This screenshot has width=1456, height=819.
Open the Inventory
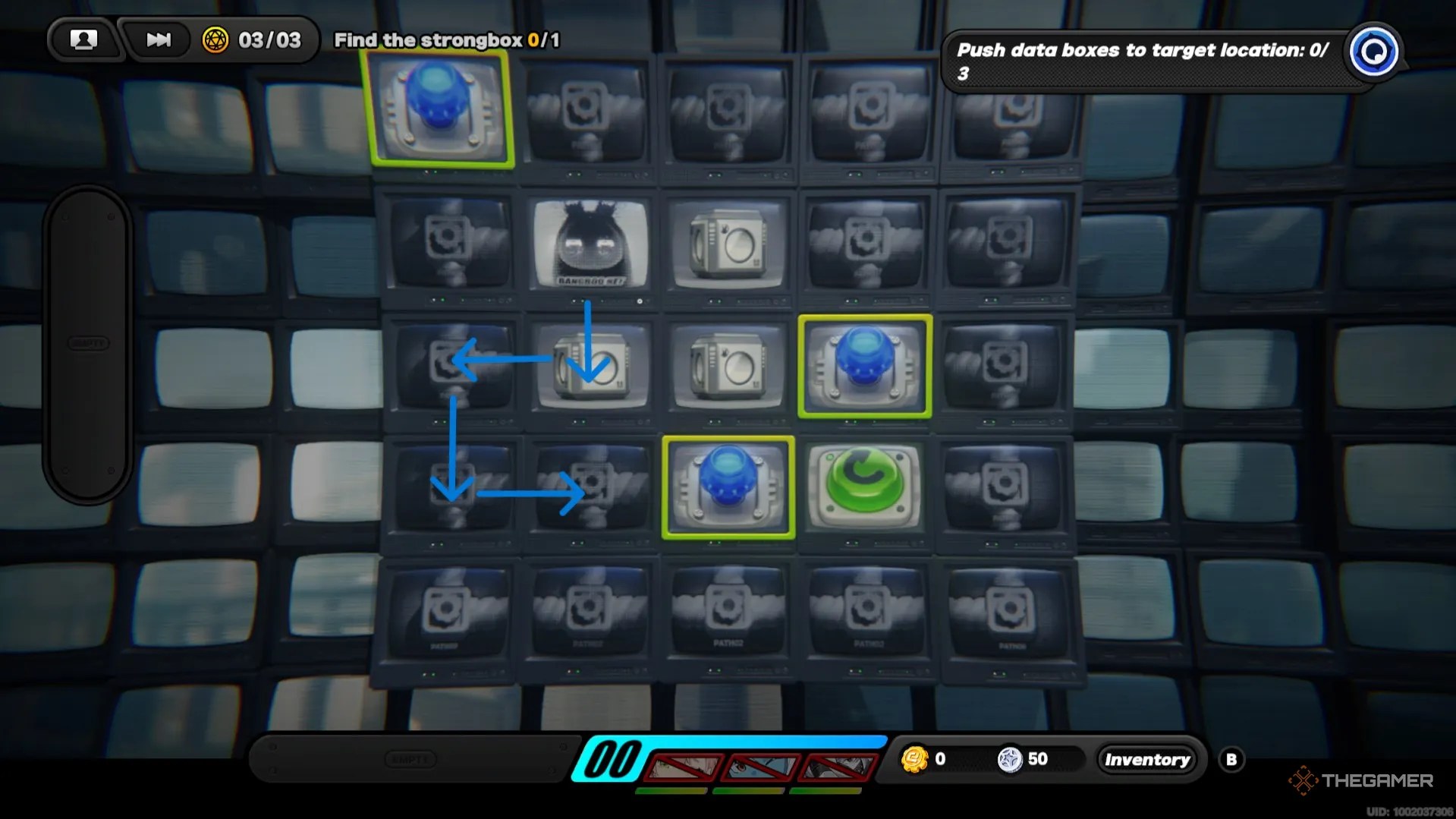pyautogui.click(x=1146, y=759)
